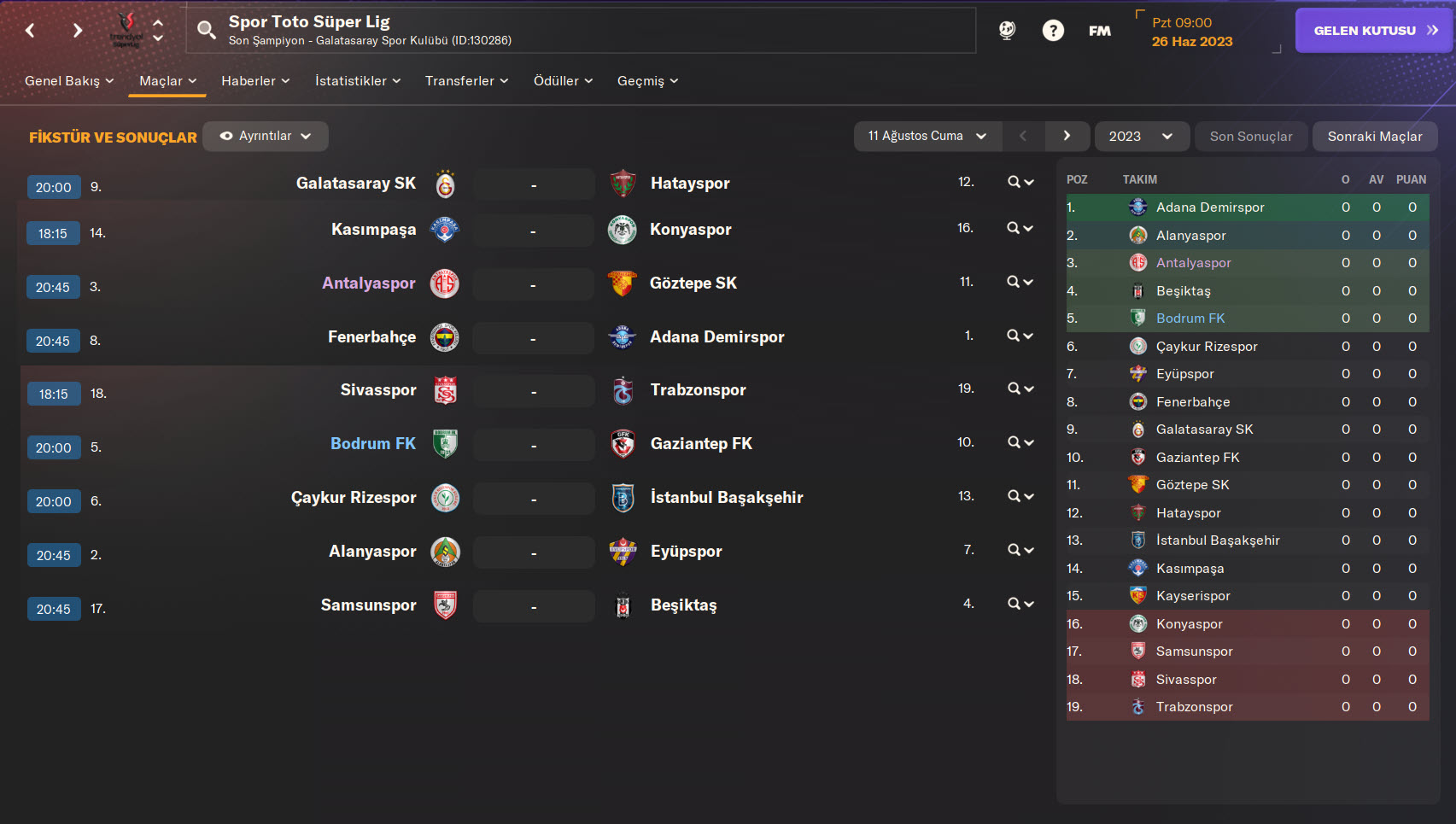1456x824 pixels.
Task: Open the Geçmiş menu
Action: coord(647,81)
